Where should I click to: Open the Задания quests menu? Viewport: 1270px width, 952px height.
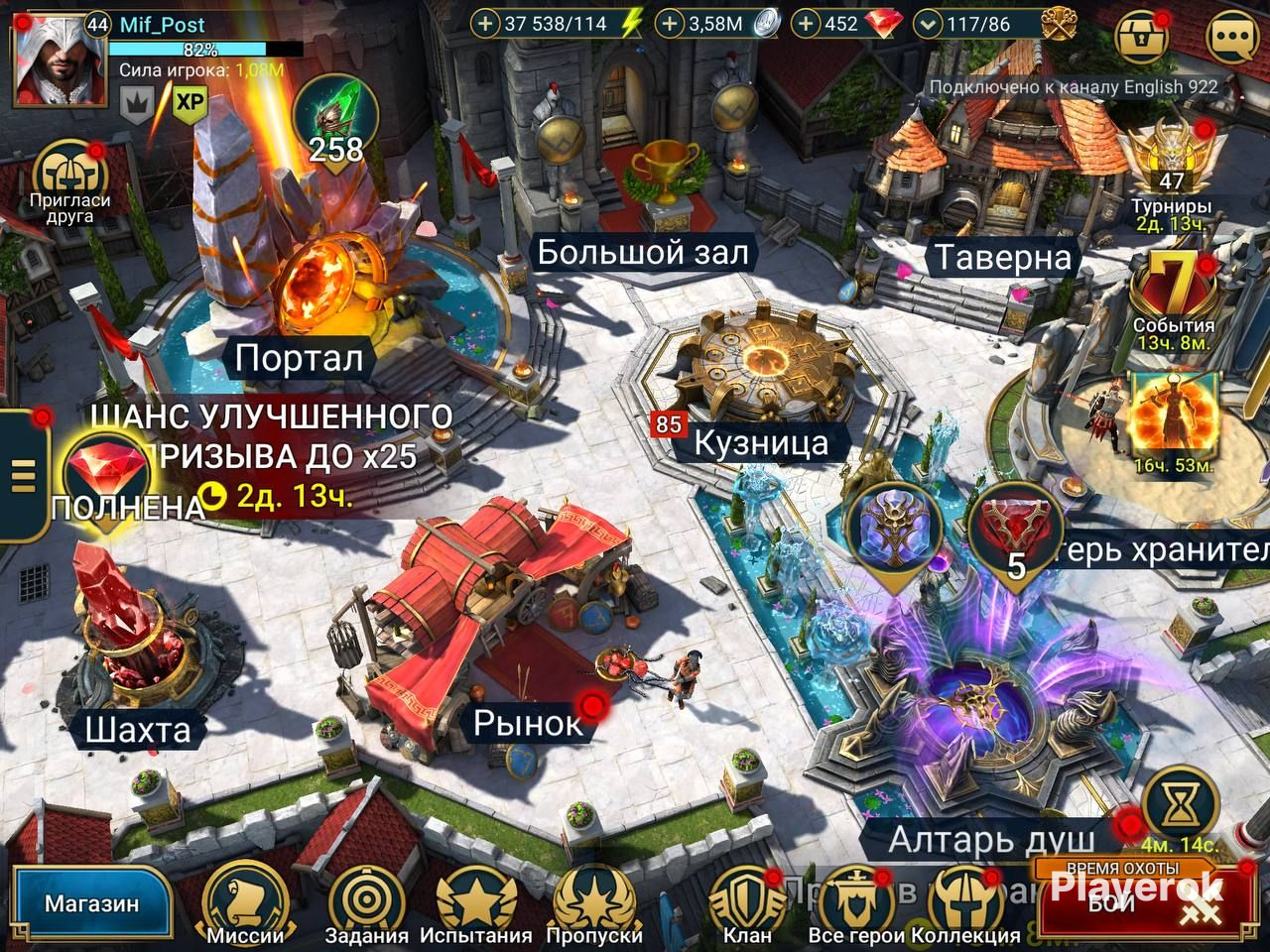(366, 901)
